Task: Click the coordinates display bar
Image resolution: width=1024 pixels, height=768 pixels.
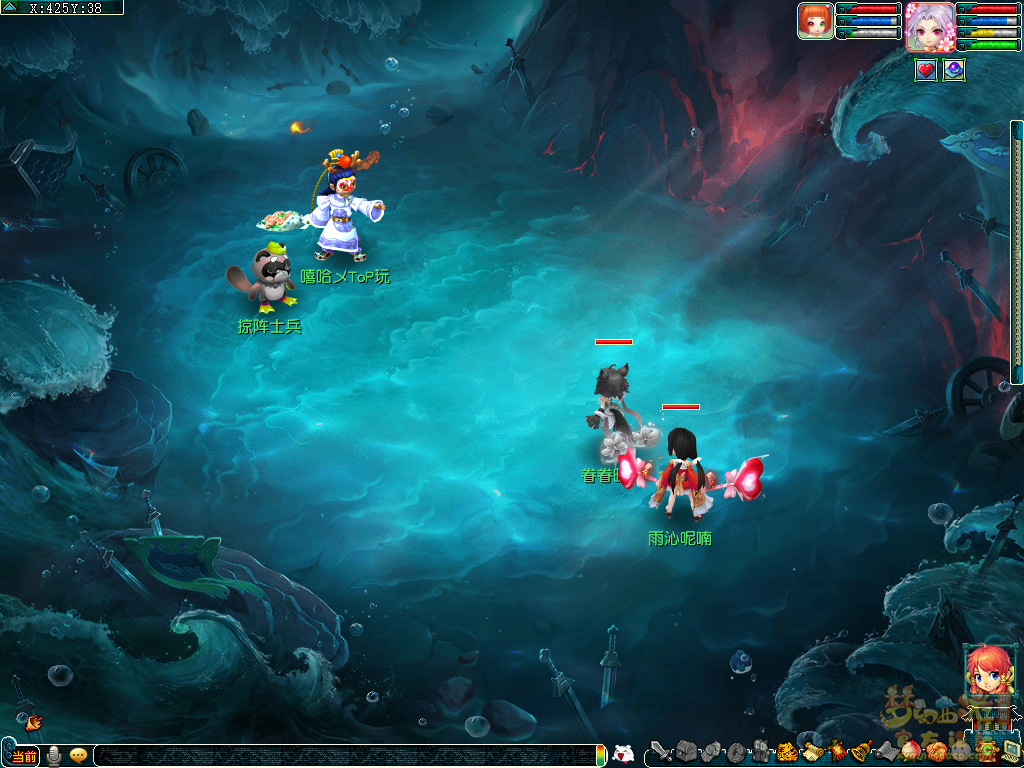Action: pyautogui.click(x=66, y=7)
